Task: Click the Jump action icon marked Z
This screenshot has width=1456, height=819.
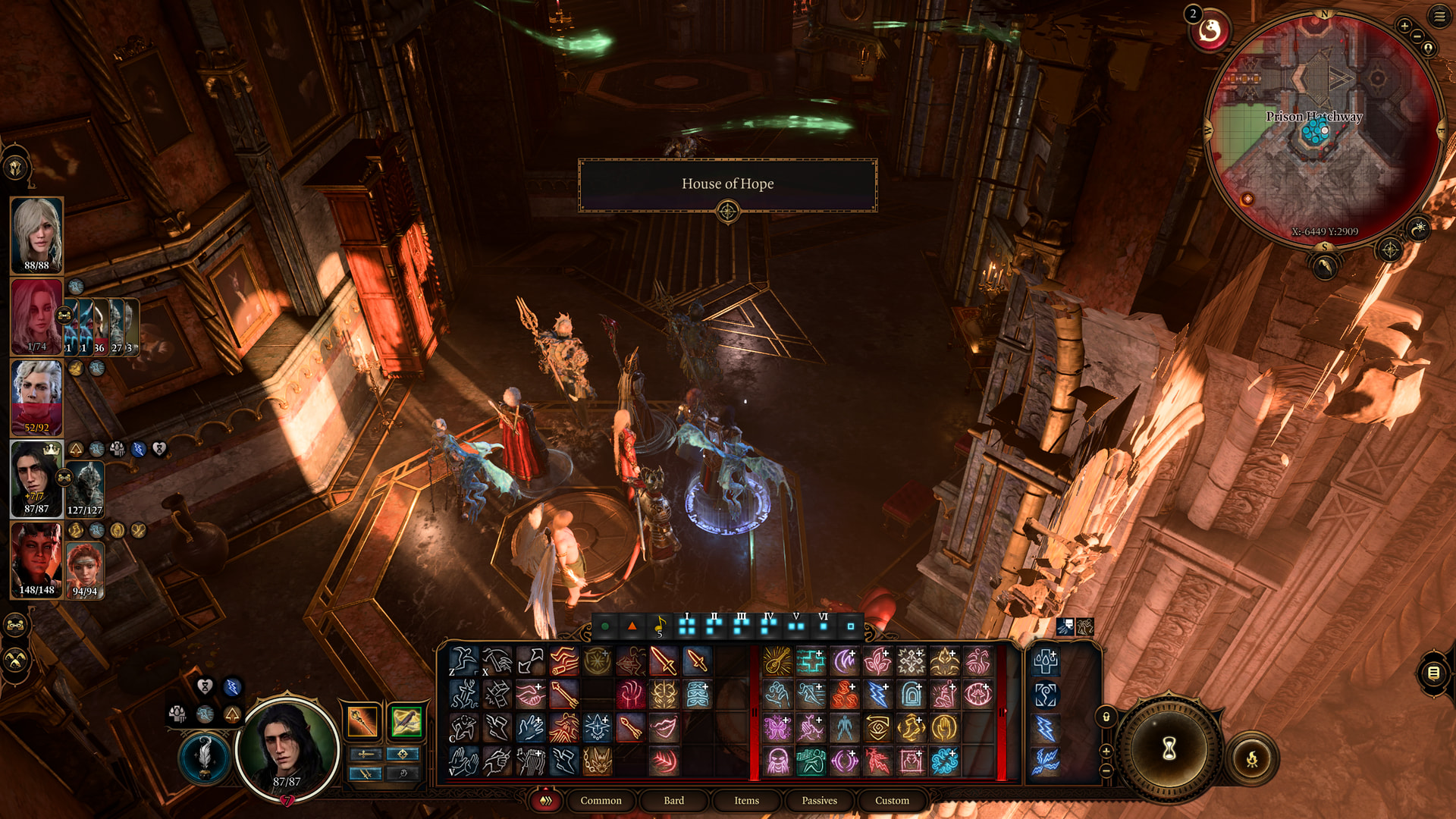Action: tap(463, 661)
